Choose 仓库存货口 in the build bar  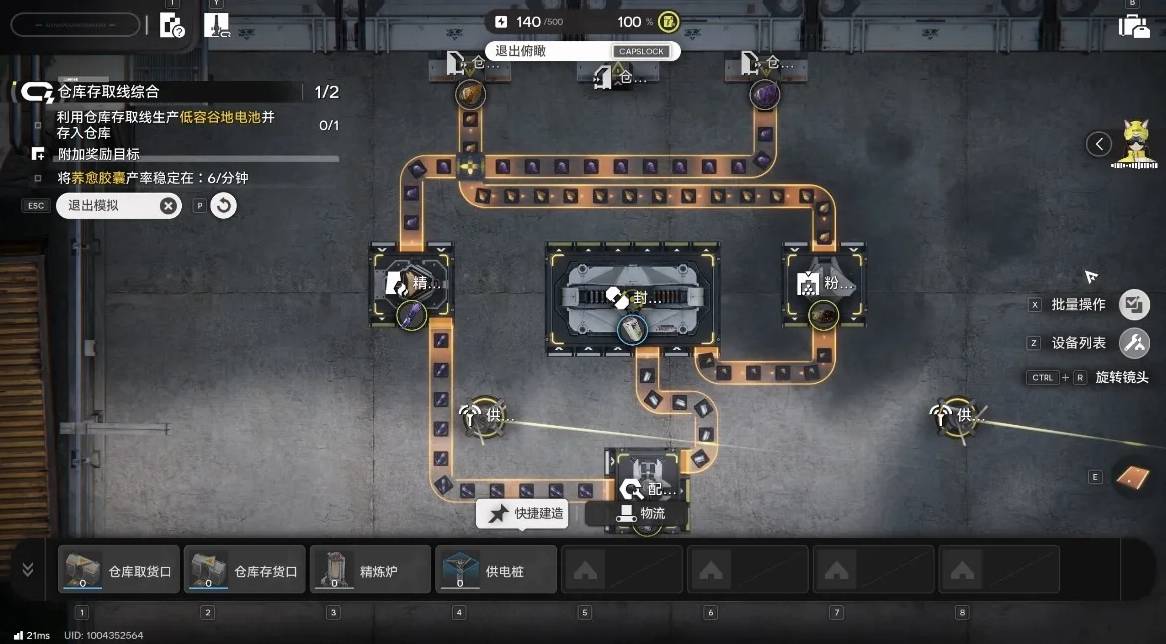coord(245,570)
